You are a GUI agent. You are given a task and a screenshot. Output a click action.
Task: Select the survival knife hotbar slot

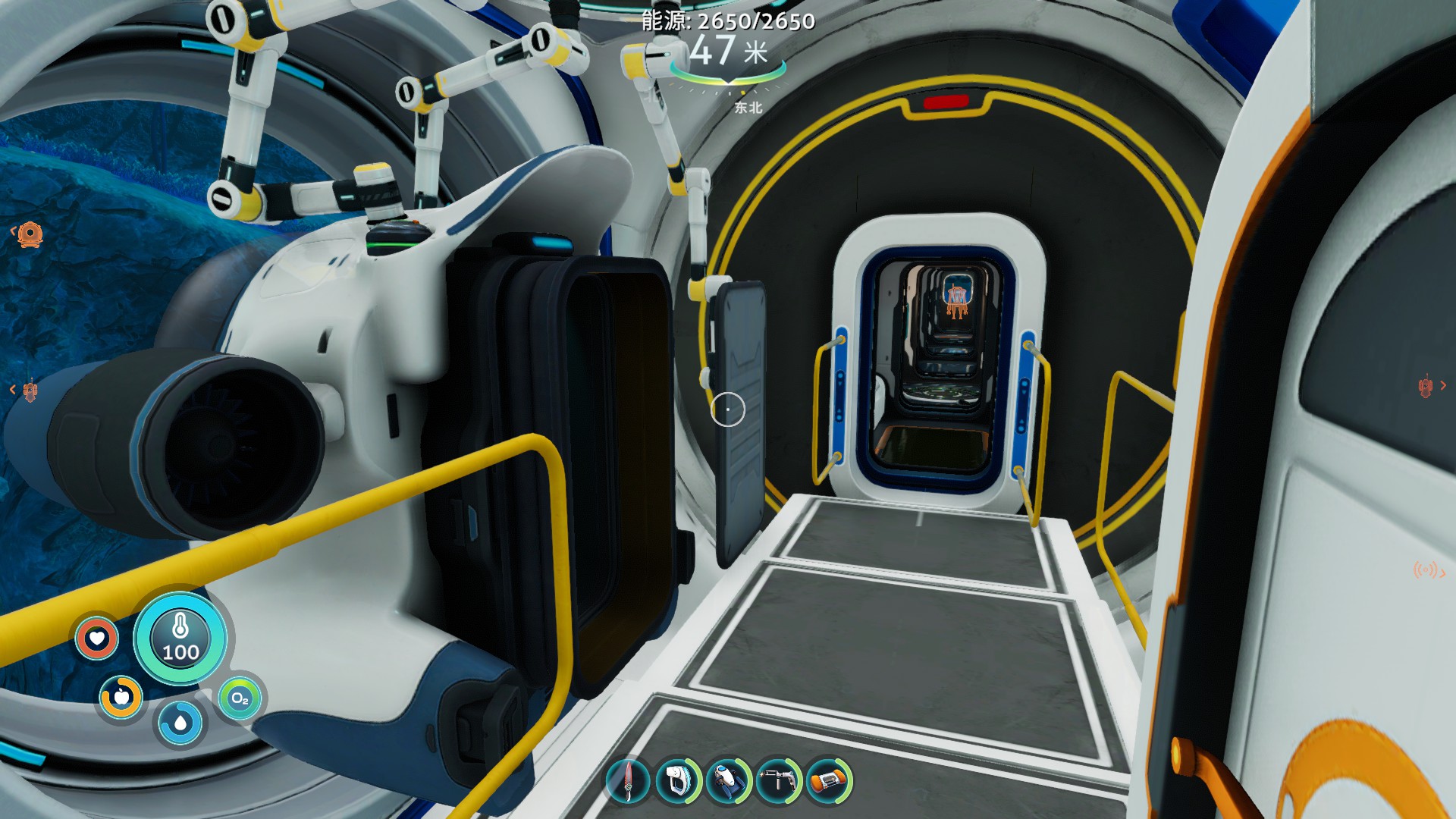(x=629, y=780)
